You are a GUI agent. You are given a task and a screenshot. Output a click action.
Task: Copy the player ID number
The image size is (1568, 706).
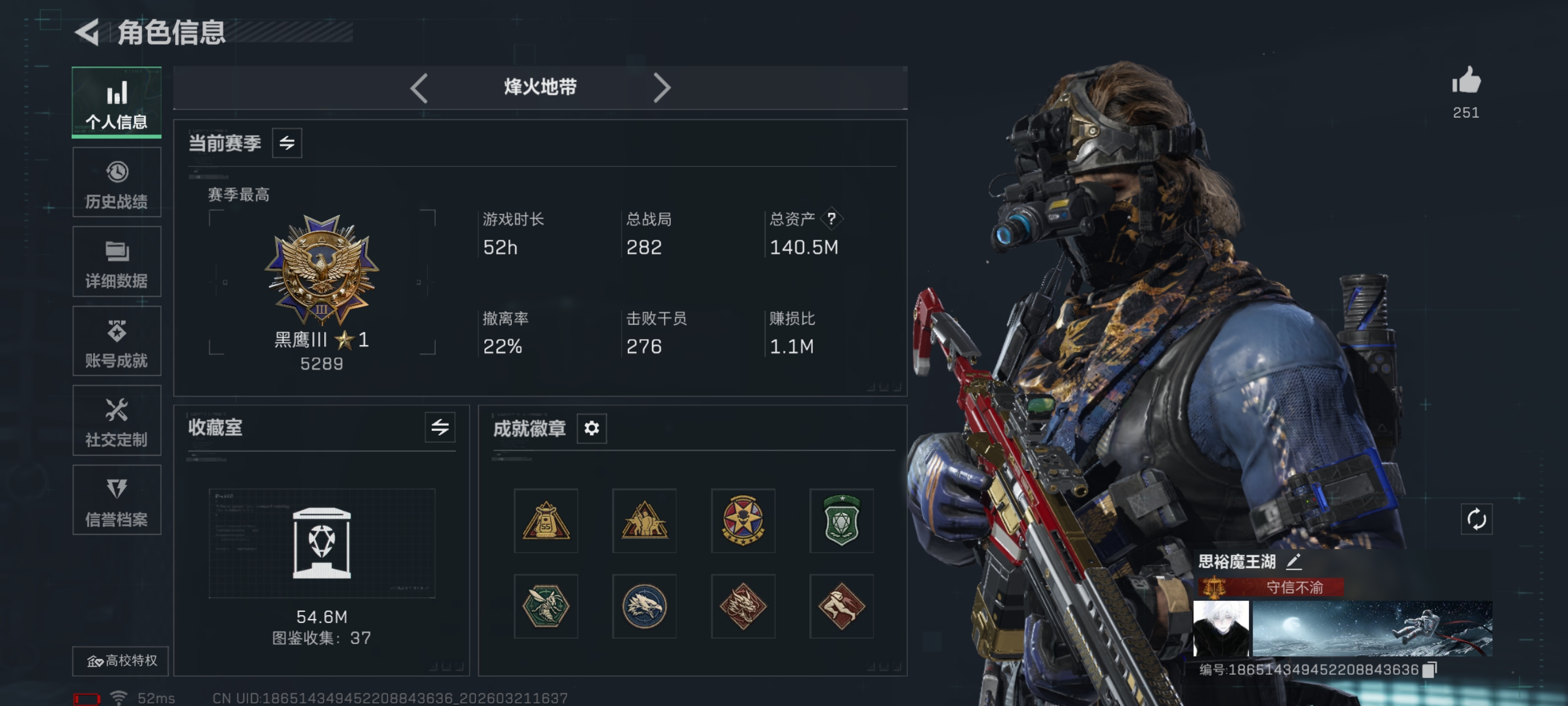[1430, 670]
